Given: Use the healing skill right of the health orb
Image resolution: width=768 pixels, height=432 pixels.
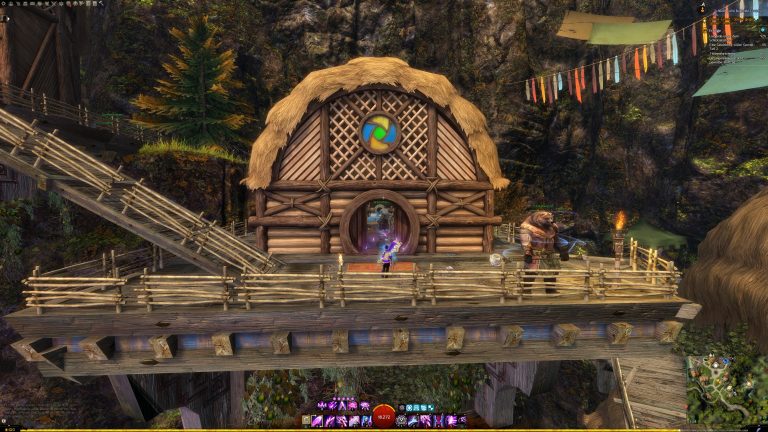Looking at the screenshot, I should tap(403, 421).
